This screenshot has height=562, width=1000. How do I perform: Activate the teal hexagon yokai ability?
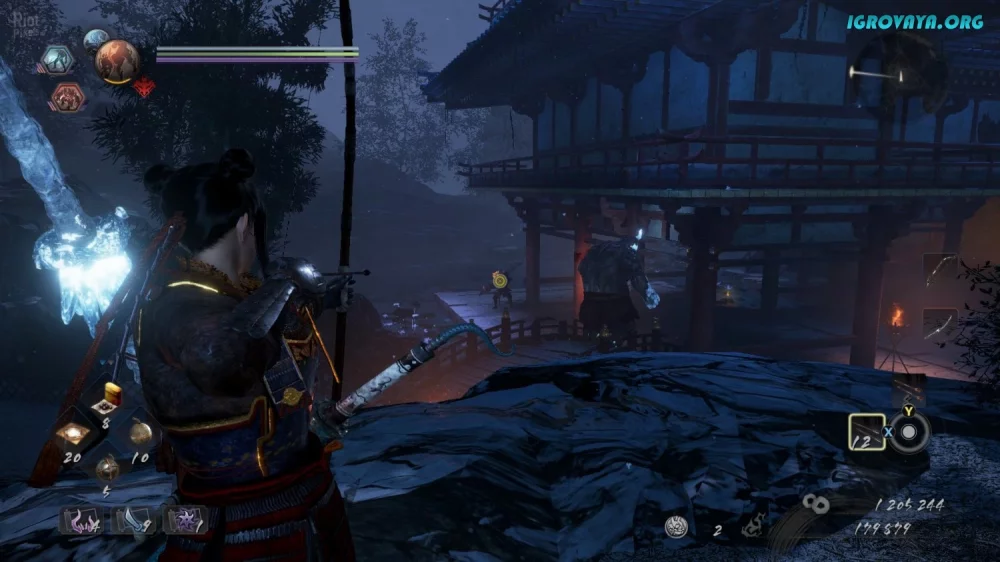pyautogui.click(x=57, y=60)
